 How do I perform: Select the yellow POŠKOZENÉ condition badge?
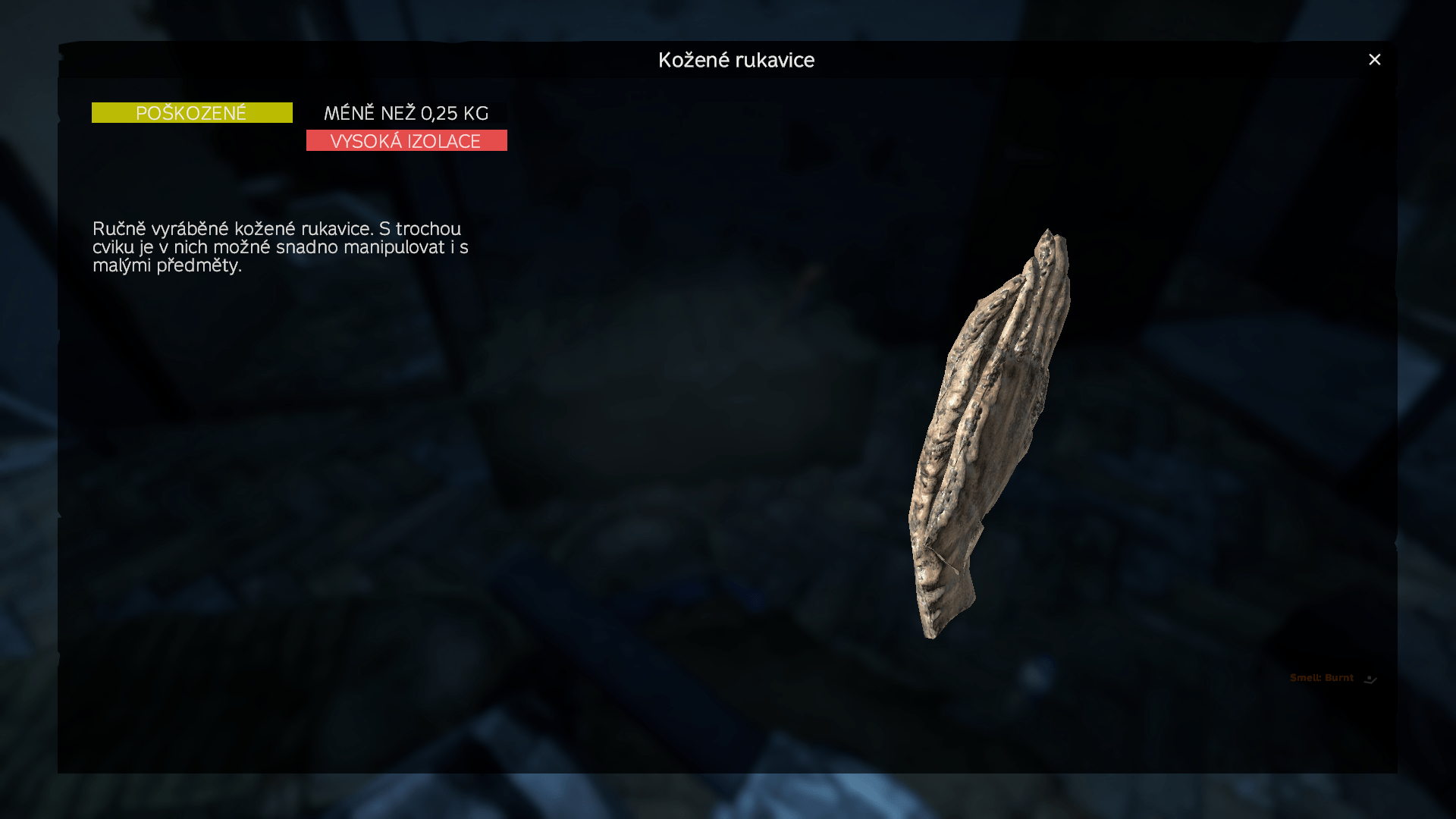(191, 112)
